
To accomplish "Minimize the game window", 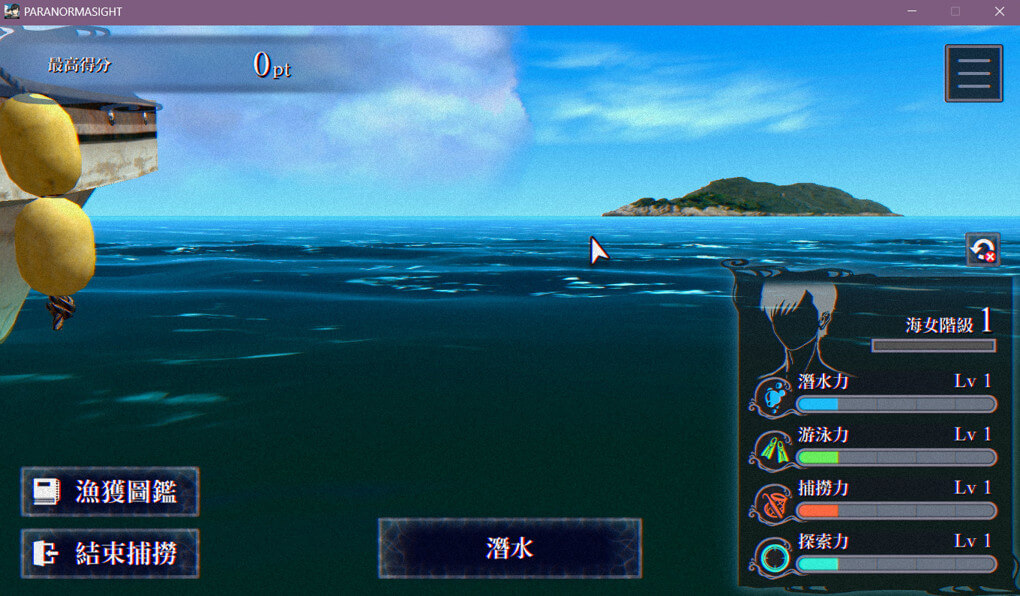I will click(911, 11).
